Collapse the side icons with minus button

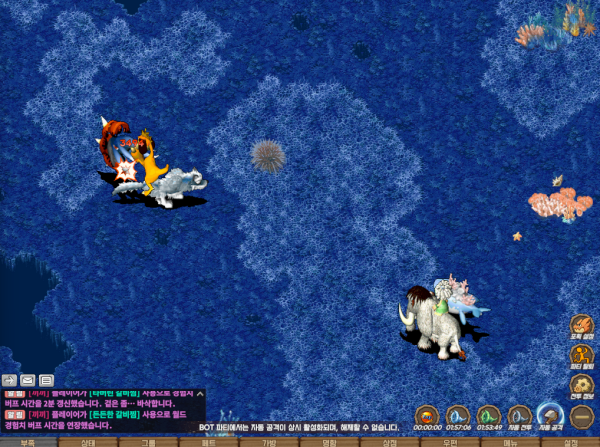582,415
